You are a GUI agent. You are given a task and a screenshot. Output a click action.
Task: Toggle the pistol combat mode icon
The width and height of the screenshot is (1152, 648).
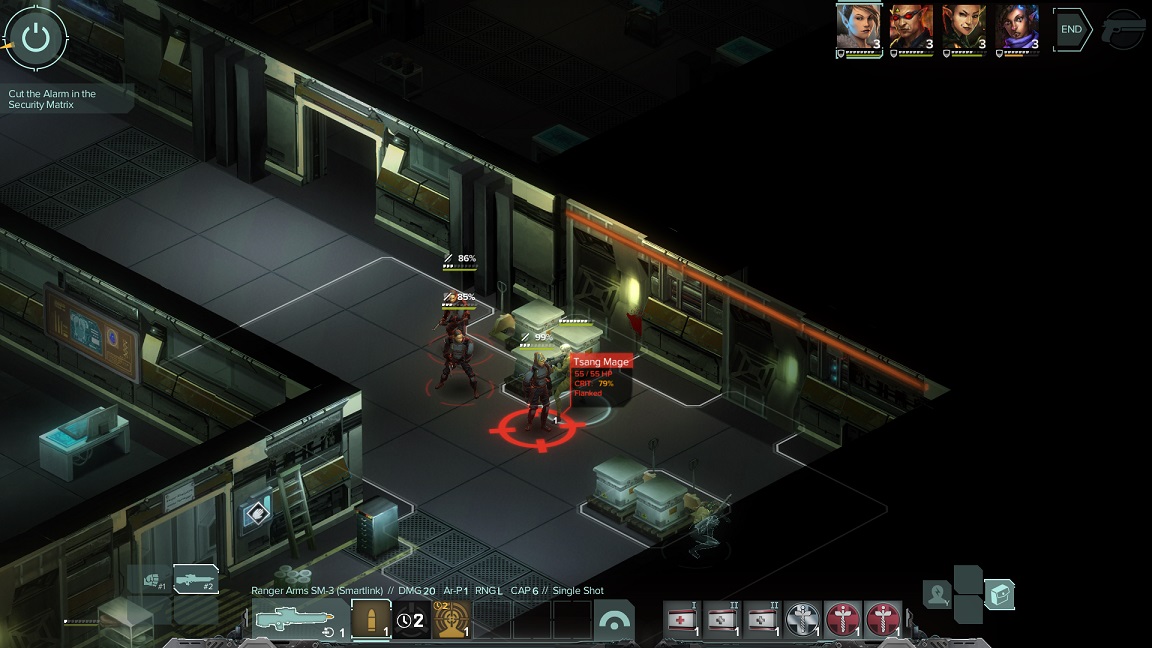coord(1124,30)
